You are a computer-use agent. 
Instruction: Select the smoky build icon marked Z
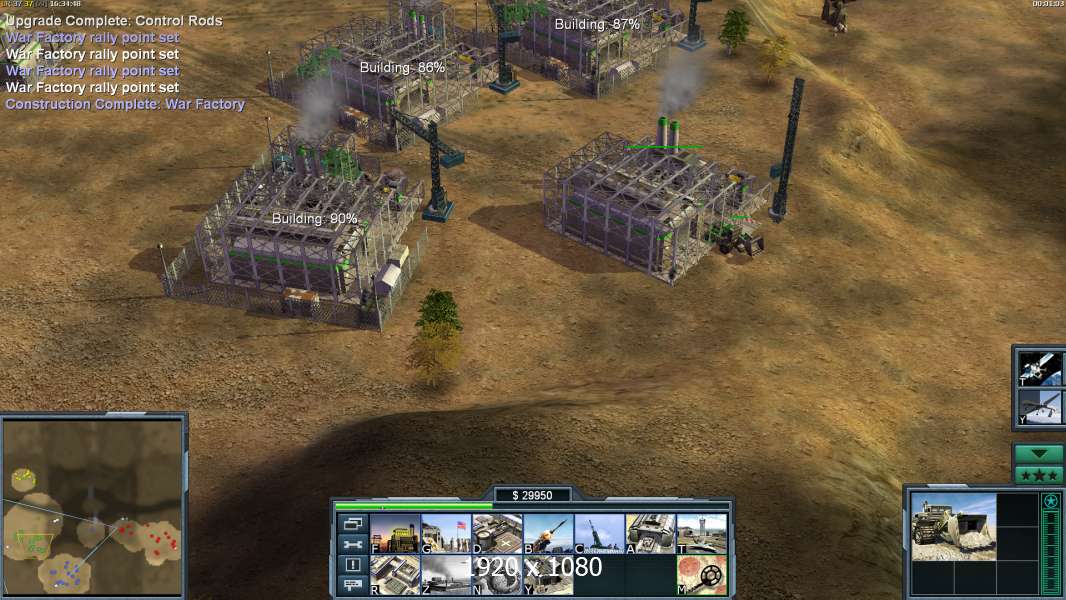[446, 575]
